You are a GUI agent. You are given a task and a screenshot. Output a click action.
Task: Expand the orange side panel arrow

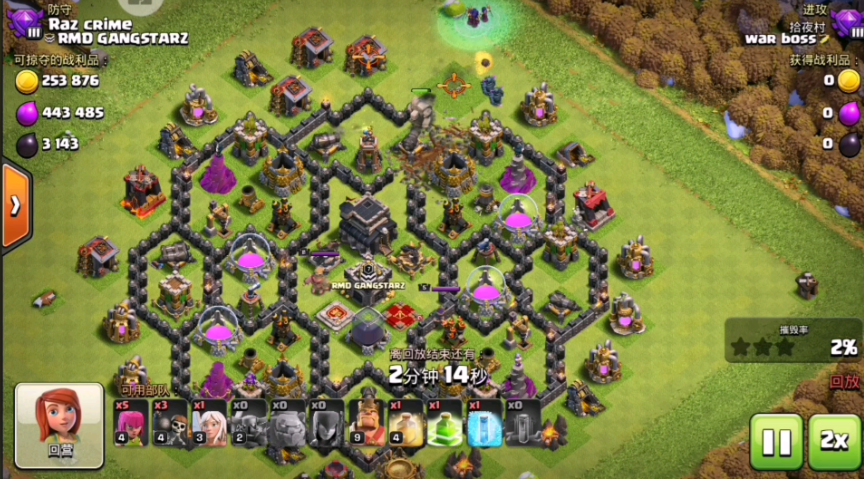coord(16,206)
